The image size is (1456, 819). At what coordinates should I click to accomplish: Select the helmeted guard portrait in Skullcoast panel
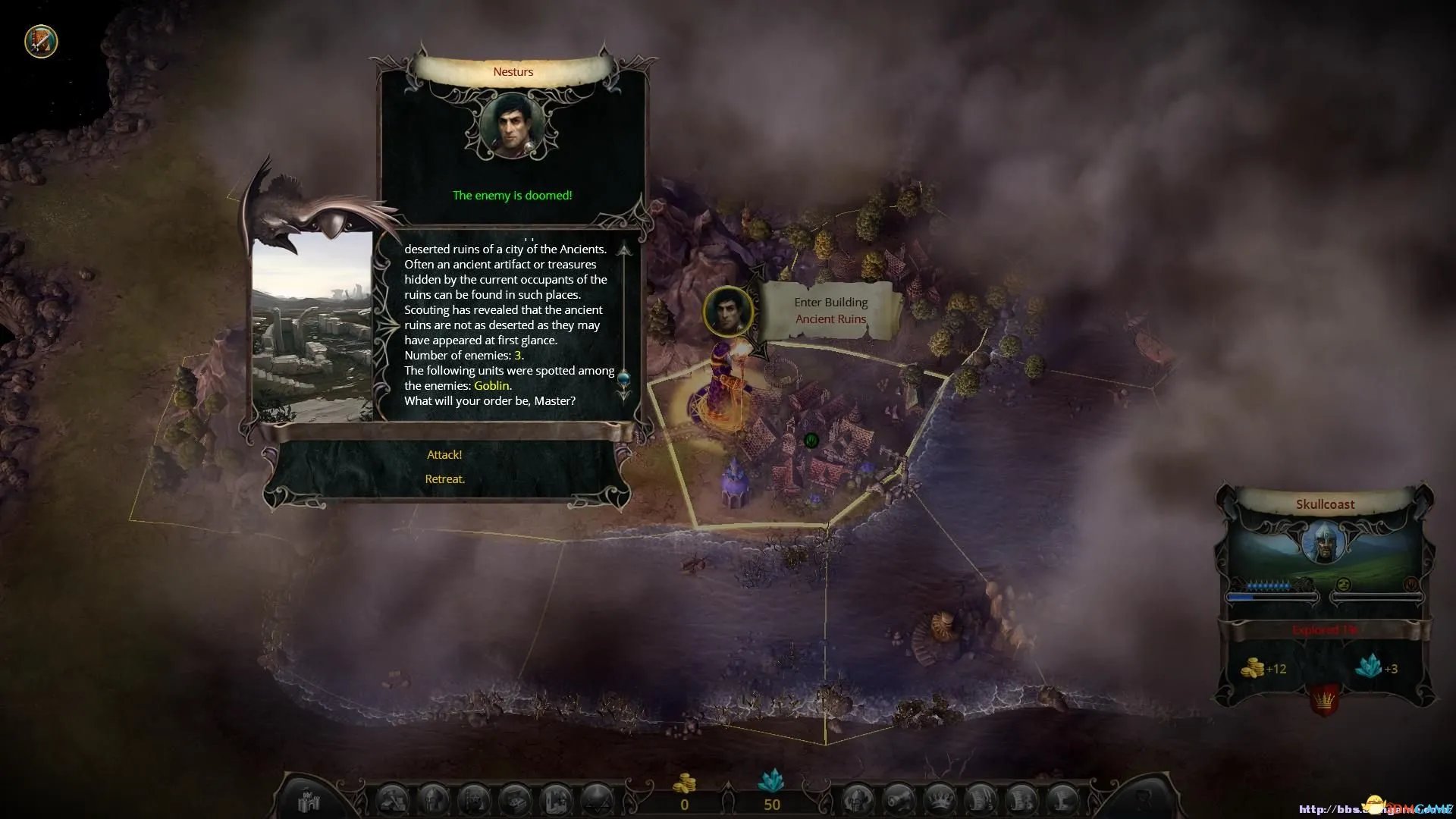[x=1324, y=541]
